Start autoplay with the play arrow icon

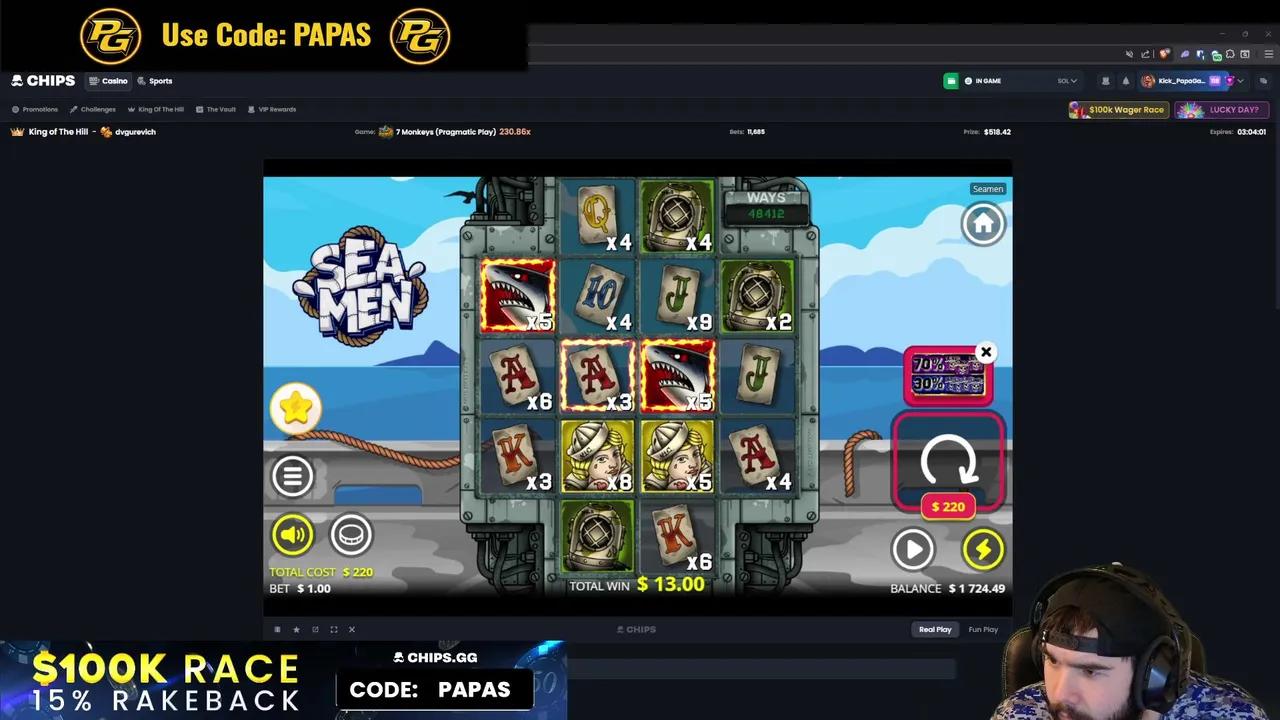(913, 548)
